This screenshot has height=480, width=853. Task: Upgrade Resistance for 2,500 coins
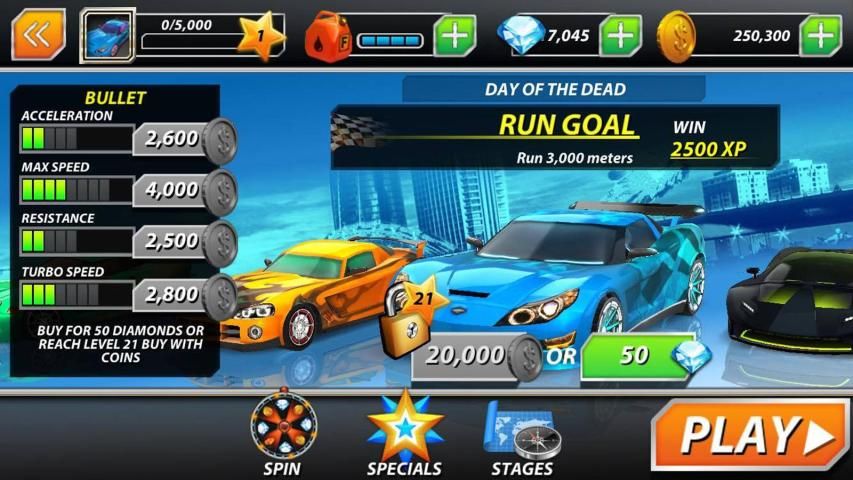tap(185, 241)
